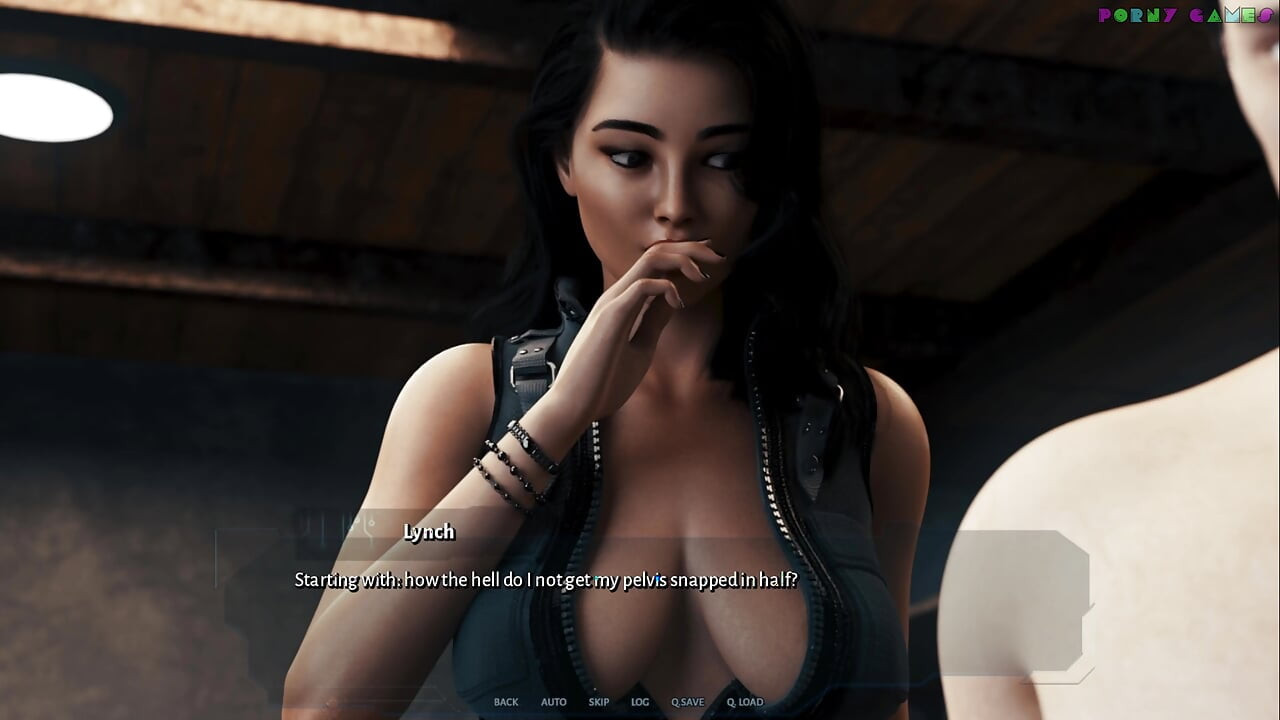Click Lynch's dialogue line about her pelvis

coord(546,578)
